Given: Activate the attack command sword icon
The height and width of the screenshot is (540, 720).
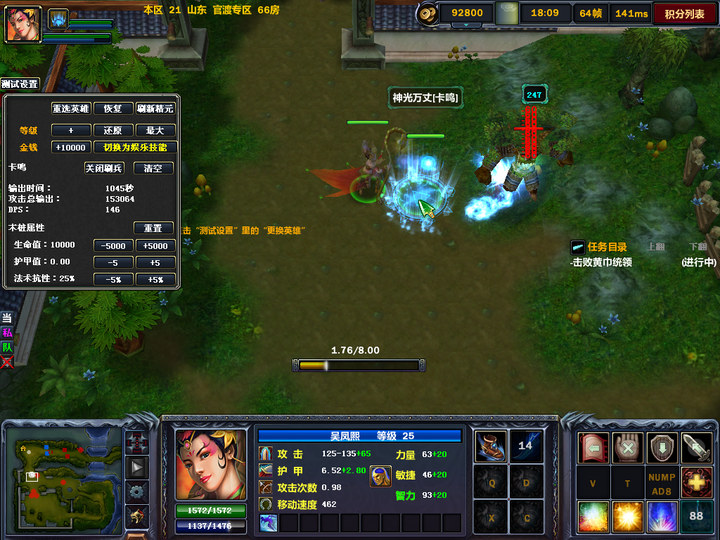Looking at the screenshot, I should click(696, 447).
